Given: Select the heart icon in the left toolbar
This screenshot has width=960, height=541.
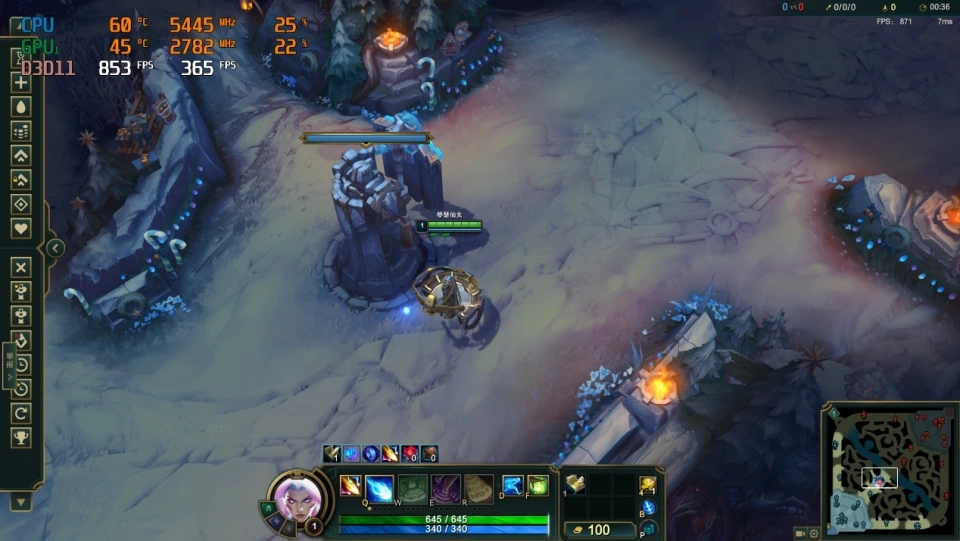Looking at the screenshot, I should (x=20, y=228).
